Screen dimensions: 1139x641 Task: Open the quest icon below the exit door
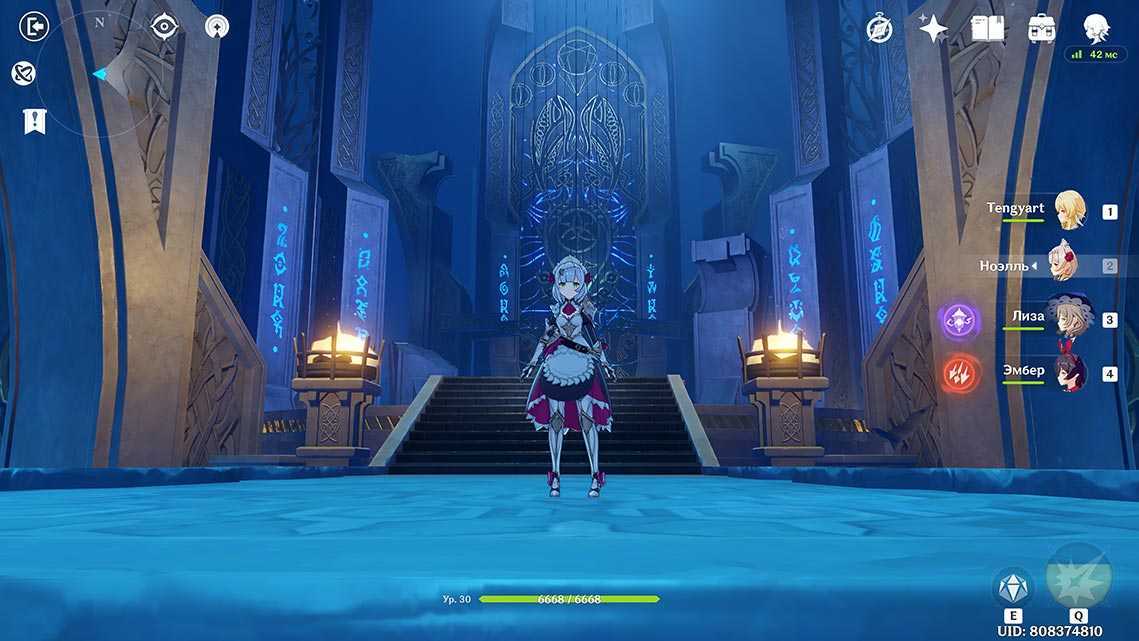(24, 73)
